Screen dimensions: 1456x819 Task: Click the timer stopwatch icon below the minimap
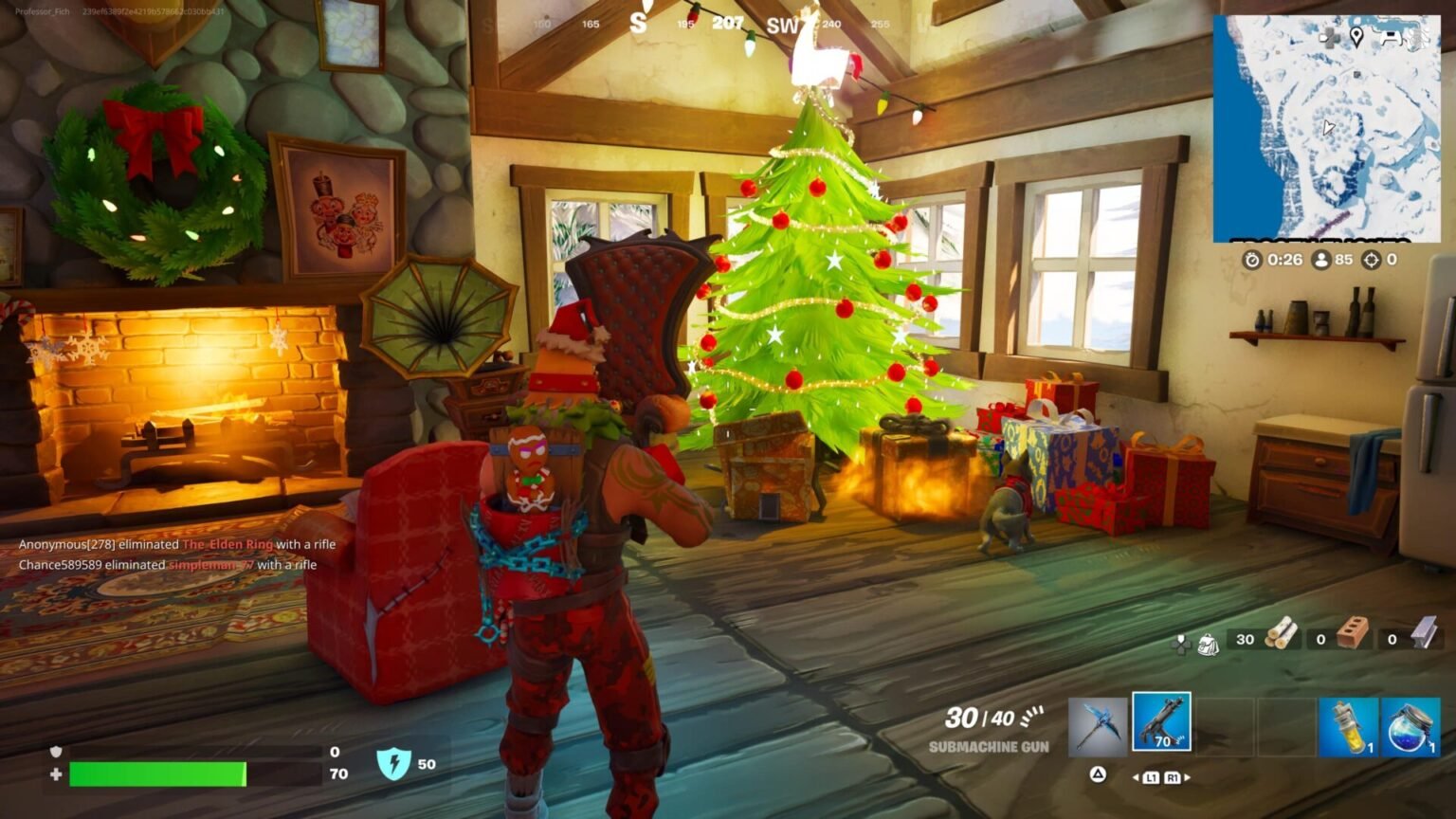tap(1253, 260)
